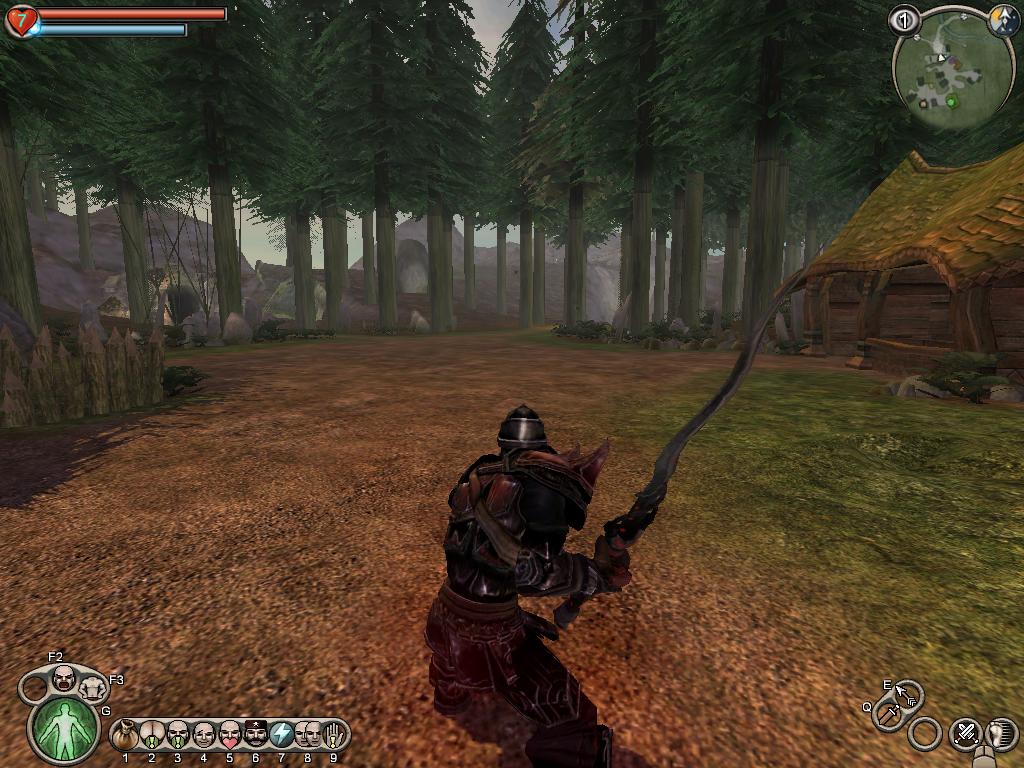Use the heart expression in slot 5

coord(230,735)
